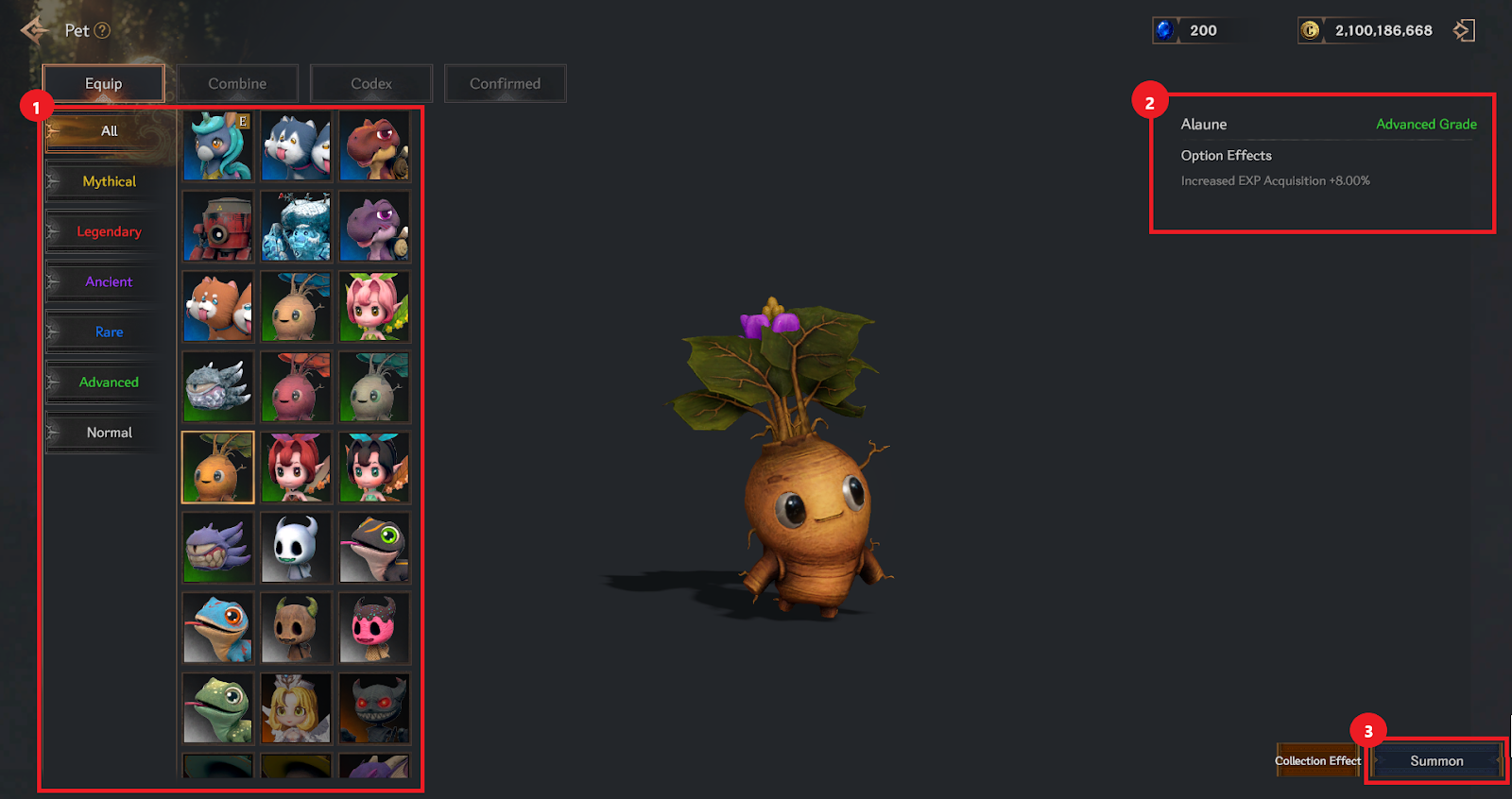Filter pets by Legendary grade
Screen dimensions: 1512x799
[109, 231]
